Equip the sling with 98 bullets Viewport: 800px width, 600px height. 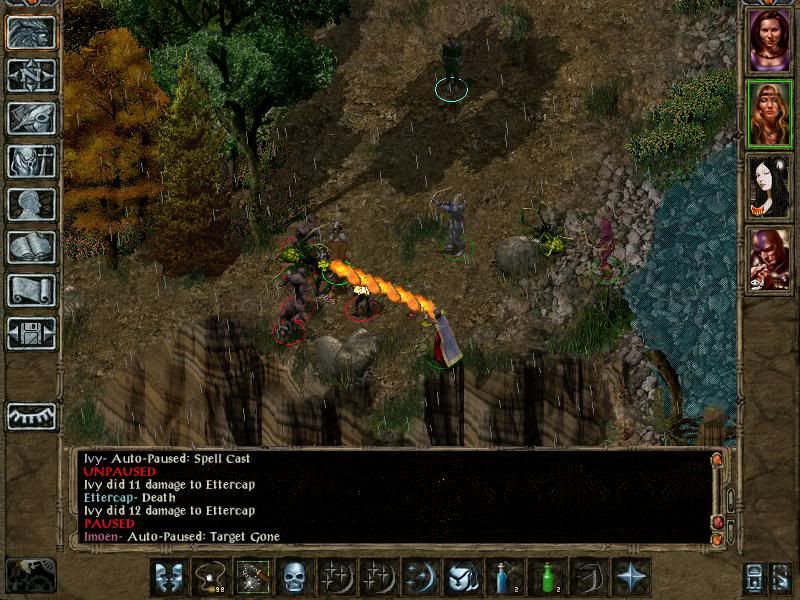[210, 577]
